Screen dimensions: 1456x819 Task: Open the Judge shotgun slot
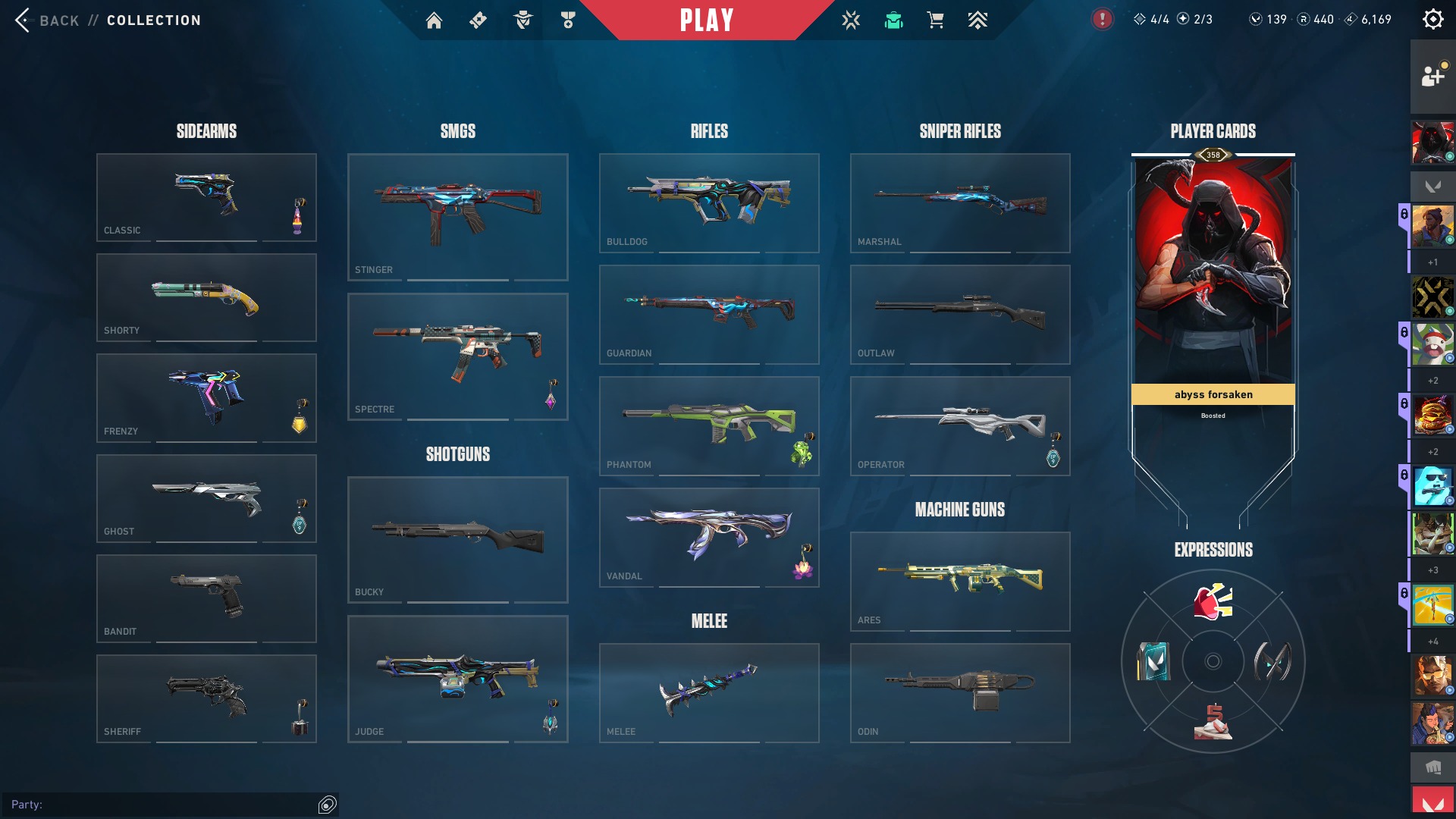pos(457,679)
